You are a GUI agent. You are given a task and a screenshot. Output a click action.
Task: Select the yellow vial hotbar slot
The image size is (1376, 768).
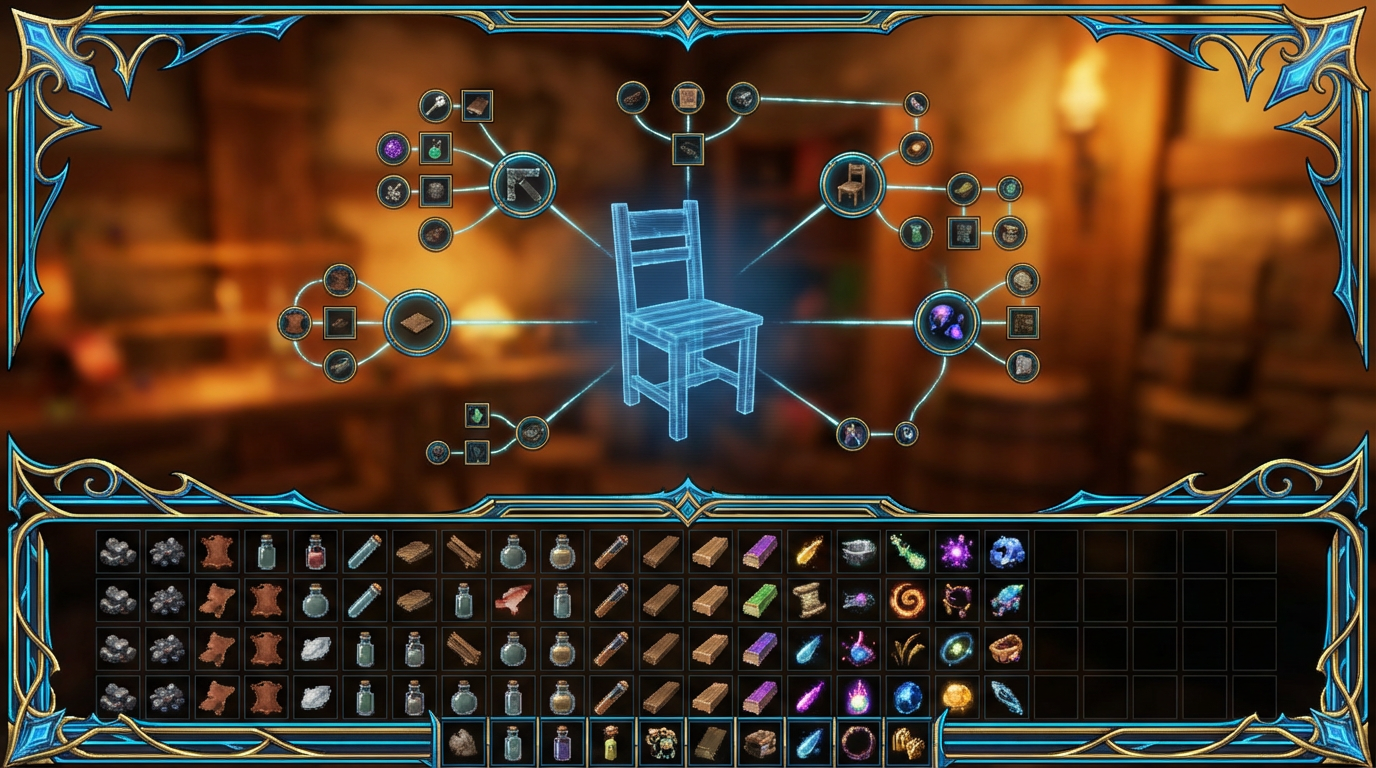(611, 743)
